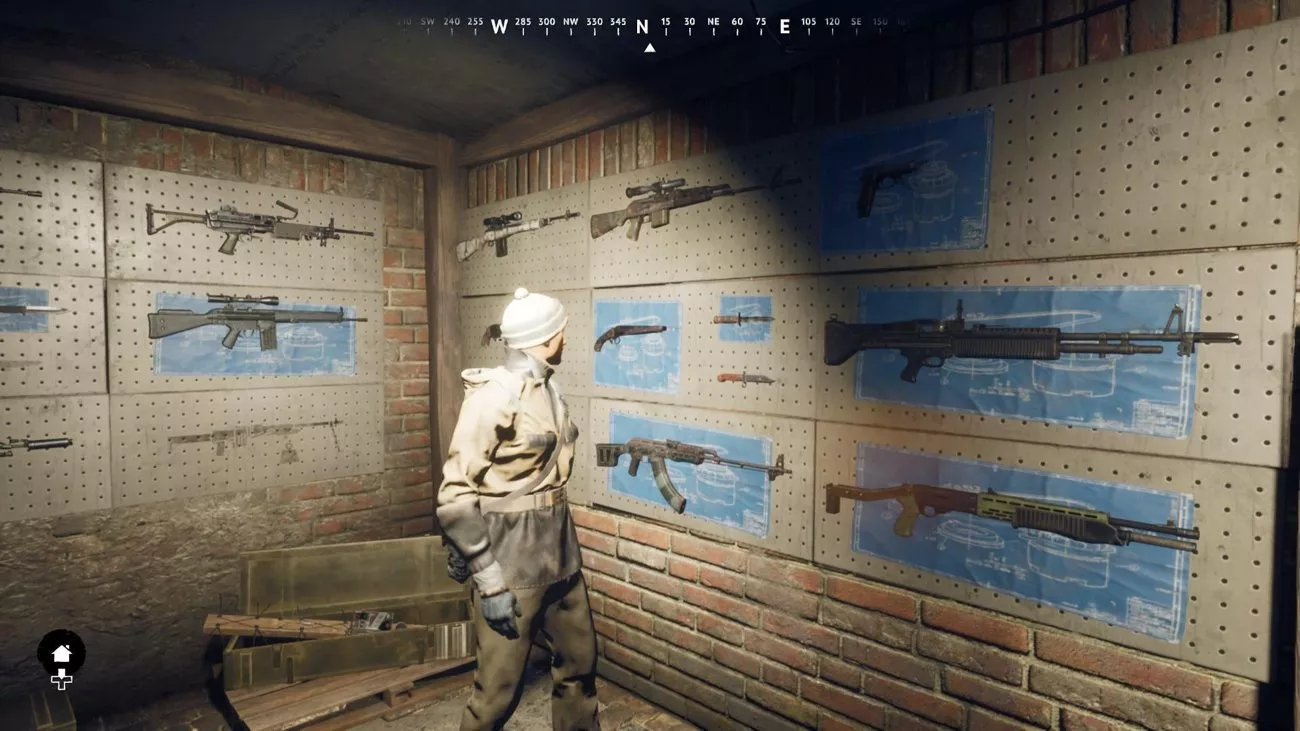Viewport: 1300px width, 731px height.
Task: Click the white house icon
Action: point(61,653)
